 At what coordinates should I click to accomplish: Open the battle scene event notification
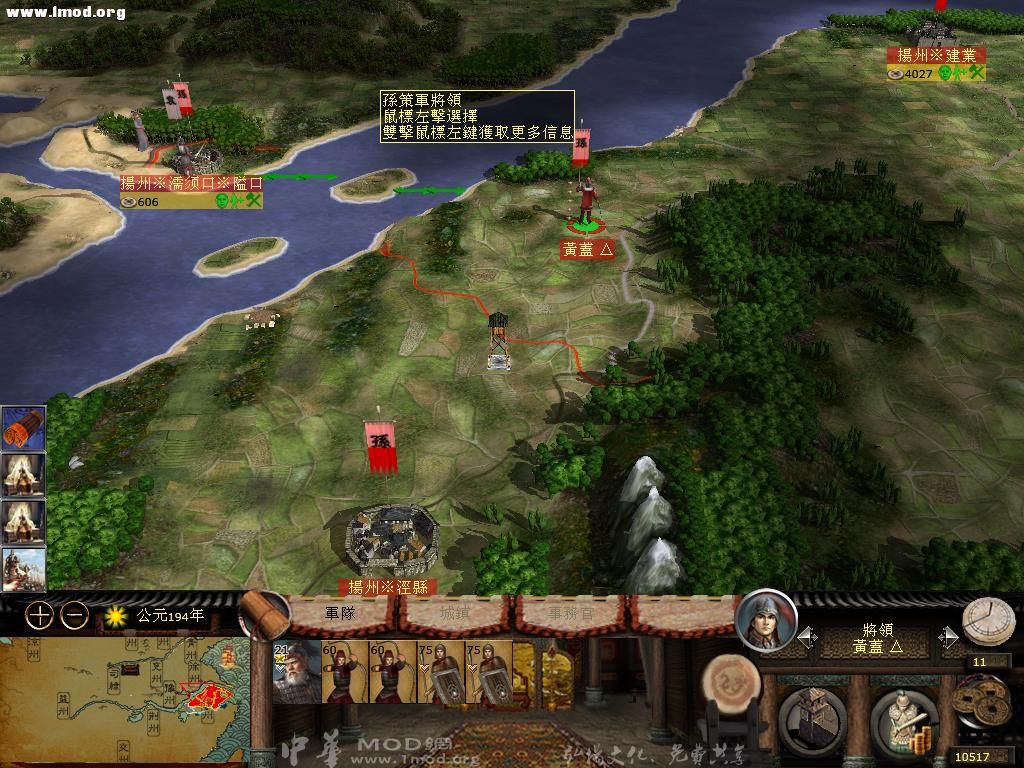[x=23, y=570]
